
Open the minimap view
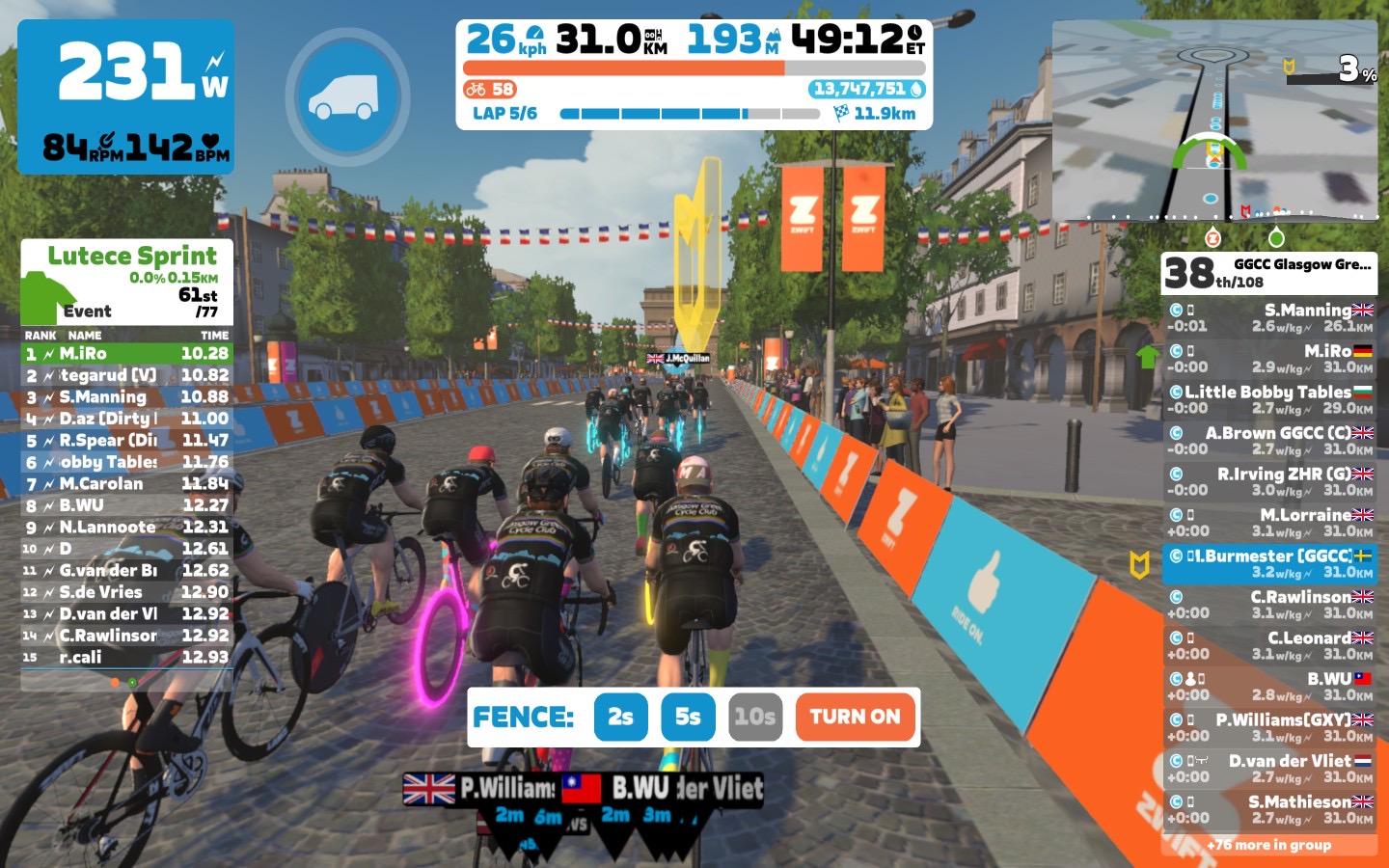pos(1214,122)
